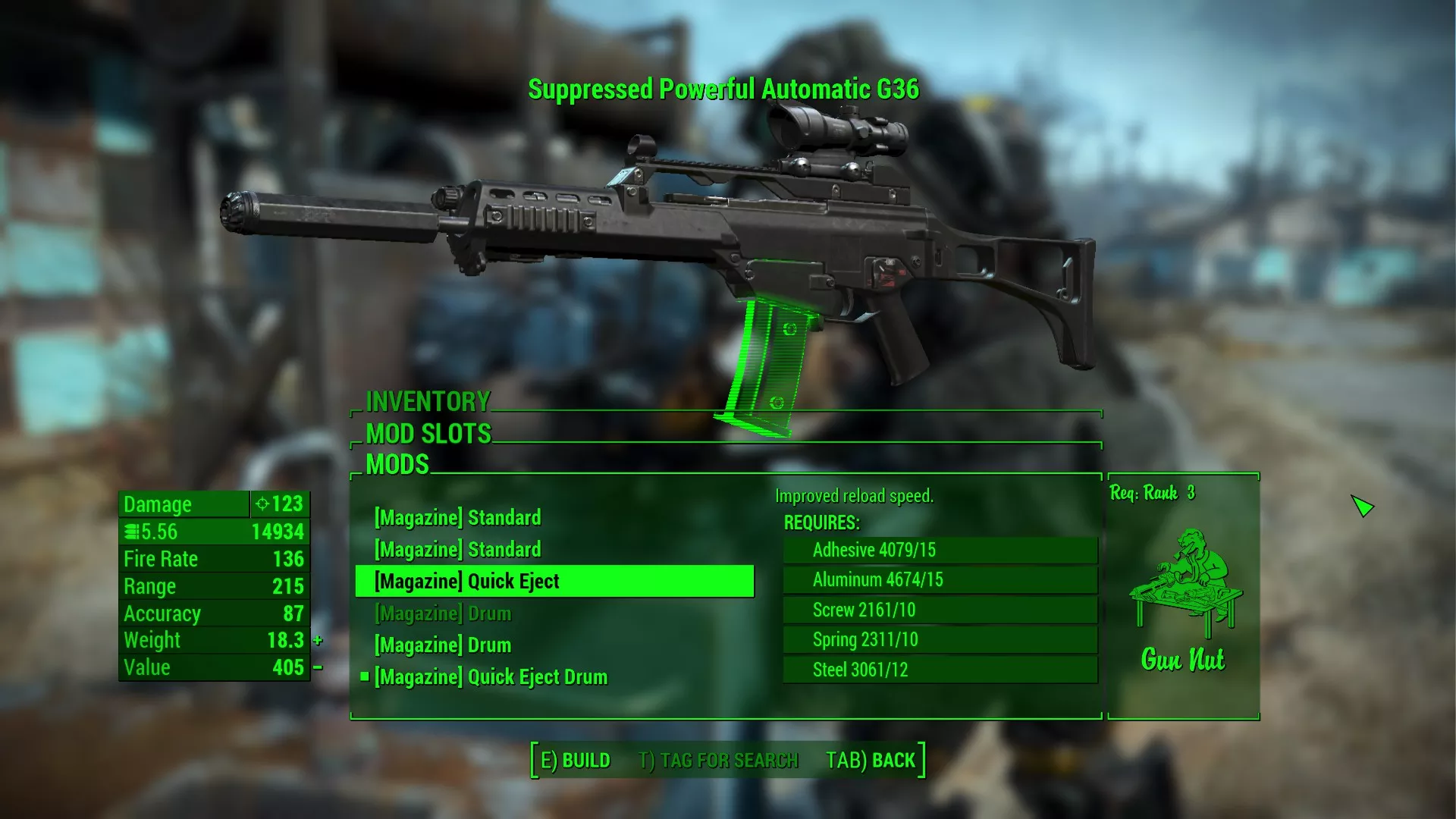Open the Mod Slots section header
The image size is (1456, 819).
tap(428, 434)
